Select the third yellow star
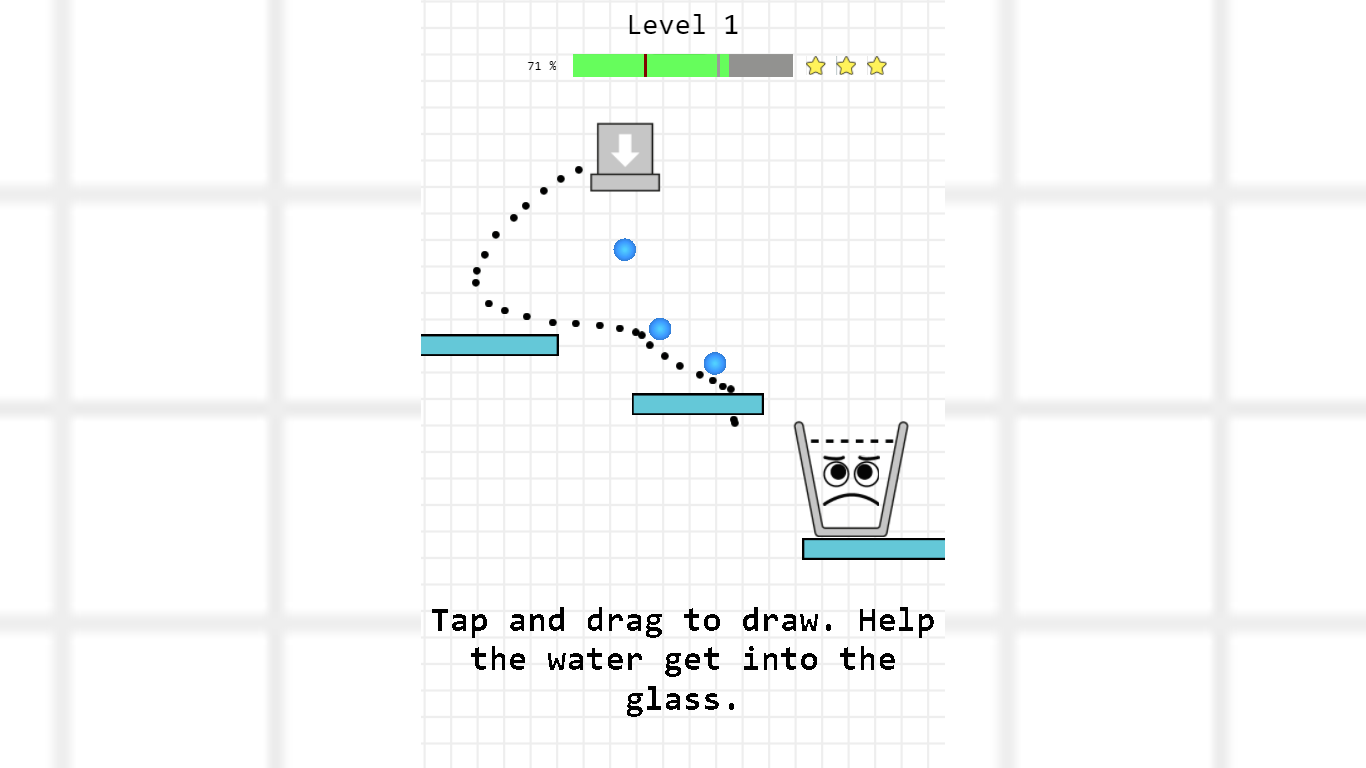 (x=877, y=65)
